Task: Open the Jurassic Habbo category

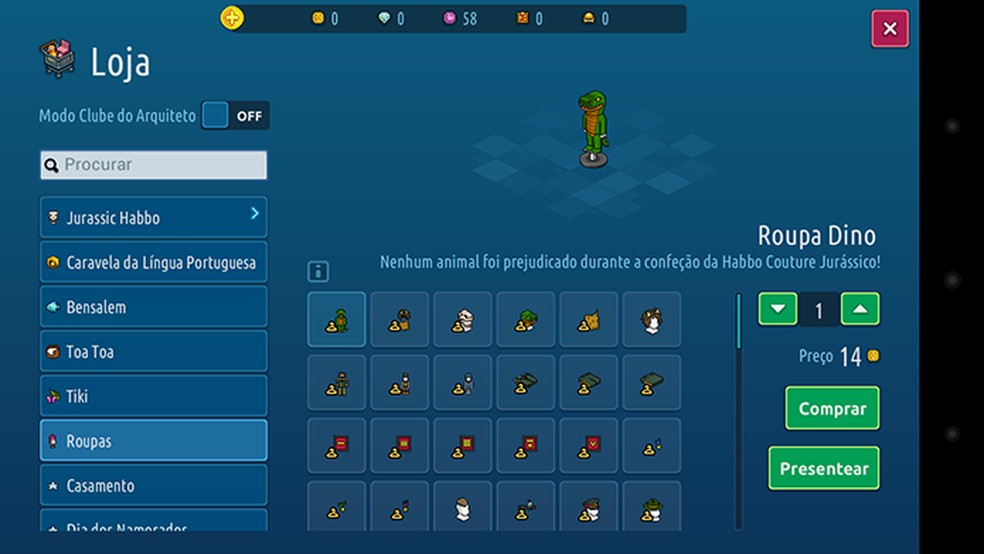Action: coord(153,218)
